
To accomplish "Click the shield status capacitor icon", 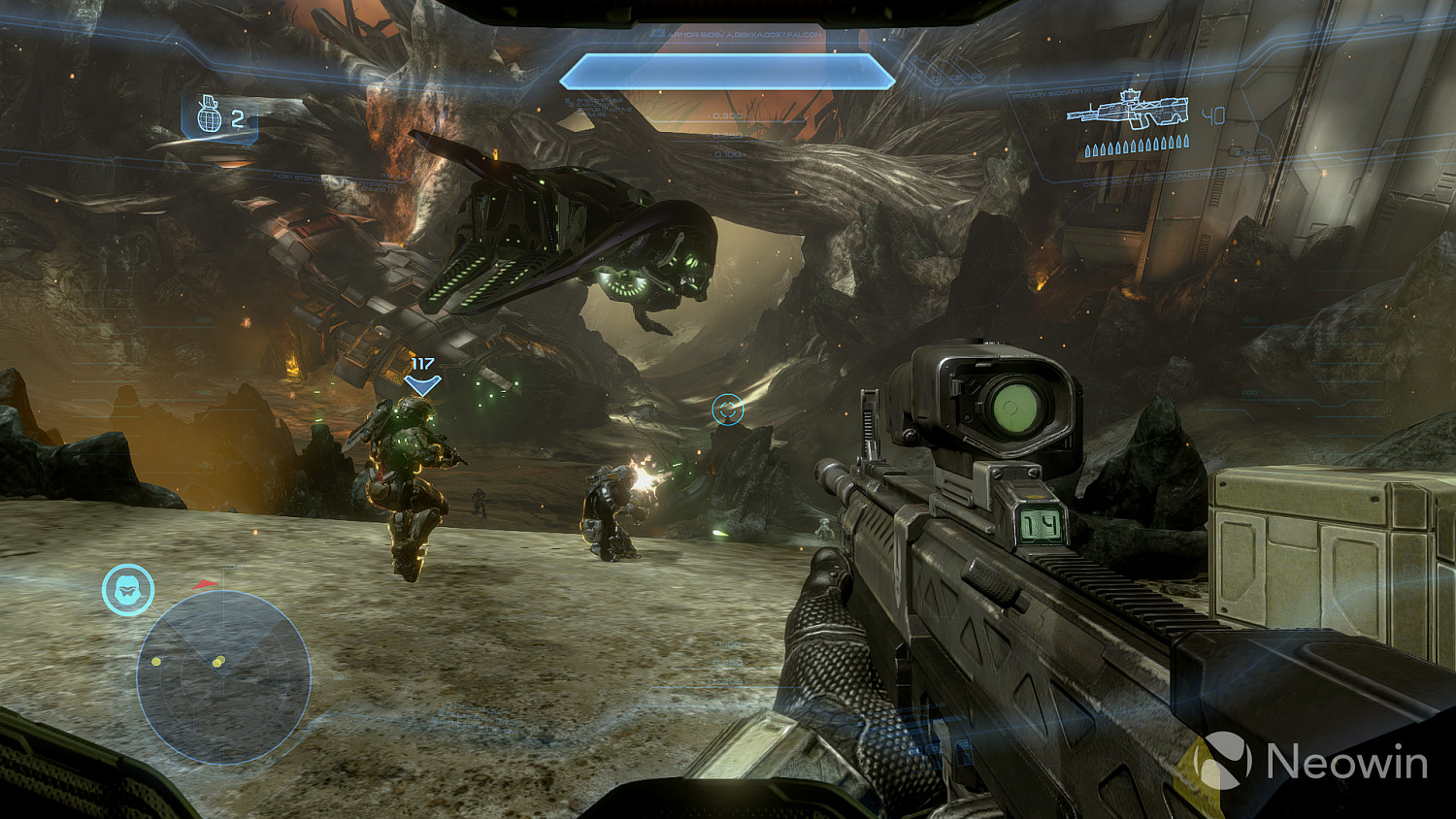I will point(570,101).
